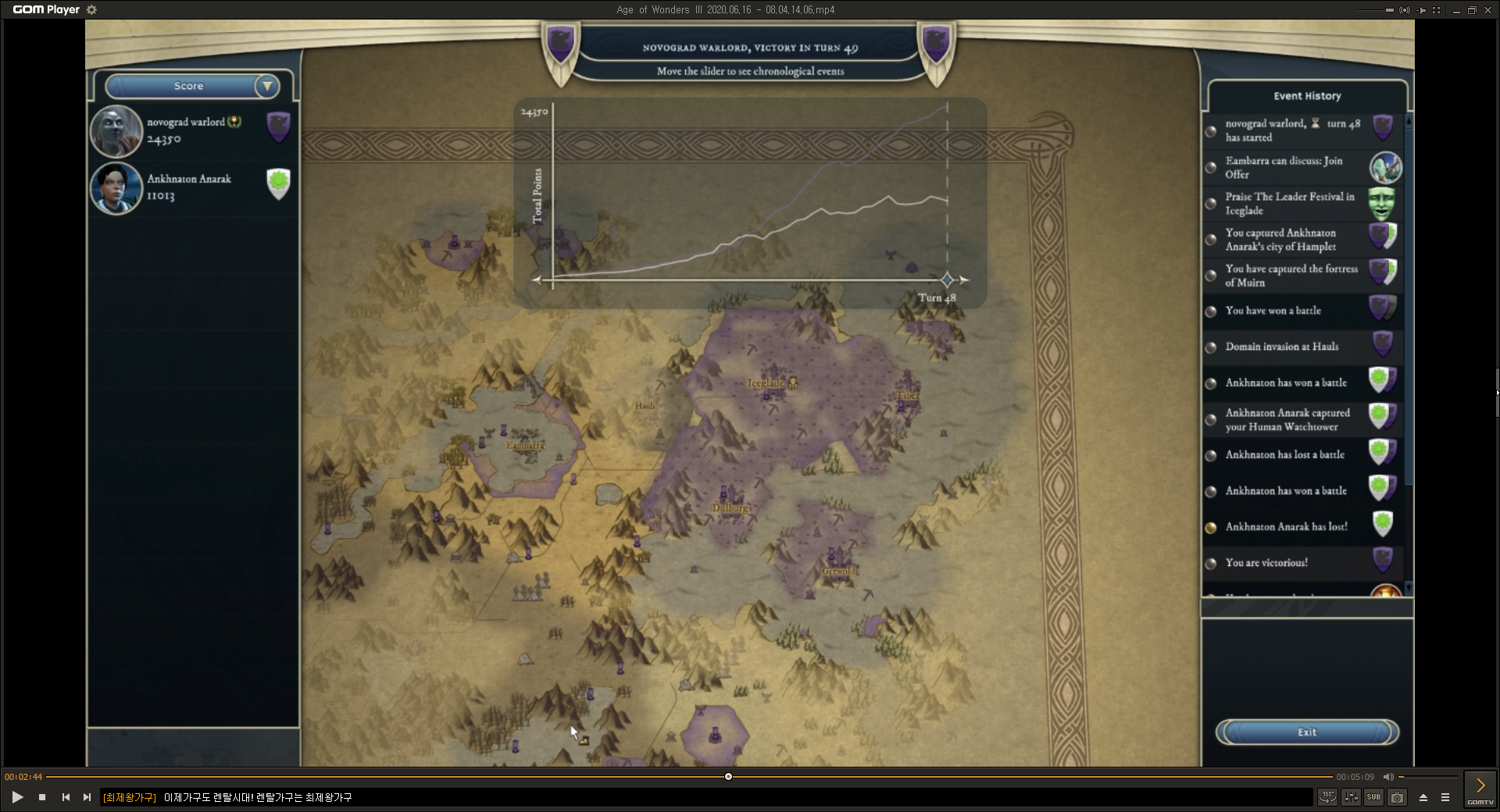Image resolution: width=1500 pixels, height=812 pixels.
Task: Exit the victory screen
Action: pyautogui.click(x=1306, y=732)
